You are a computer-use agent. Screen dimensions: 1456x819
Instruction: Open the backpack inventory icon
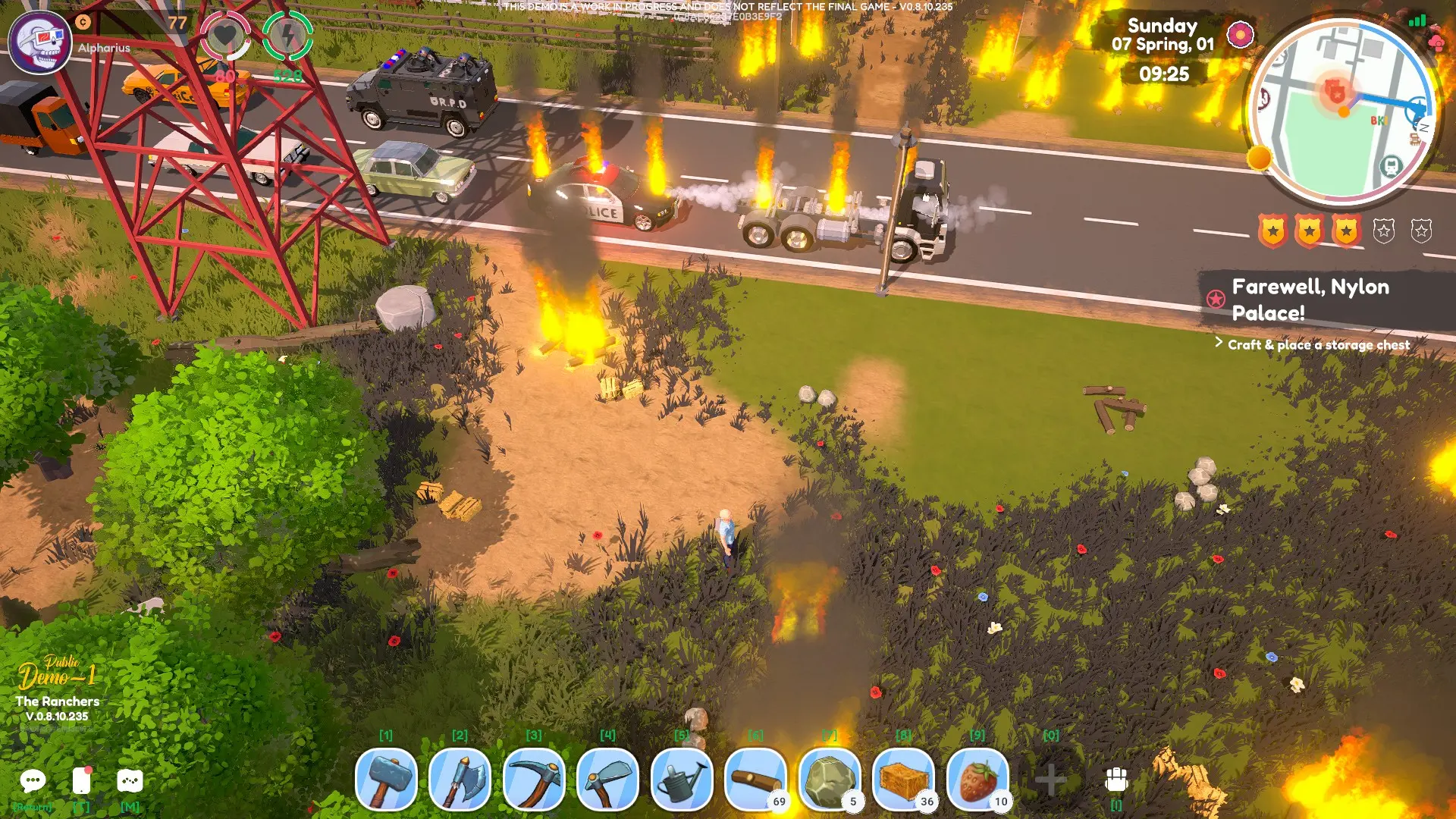[1116, 780]
